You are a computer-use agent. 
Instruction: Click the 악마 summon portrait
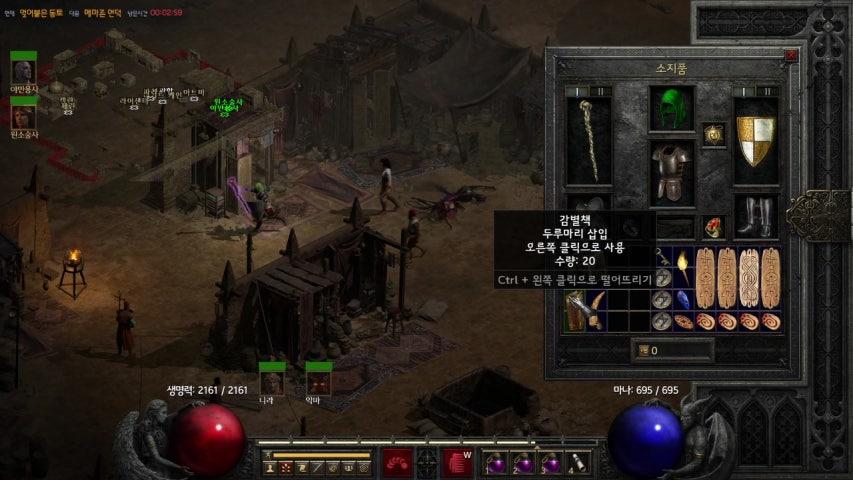(318, 381)
